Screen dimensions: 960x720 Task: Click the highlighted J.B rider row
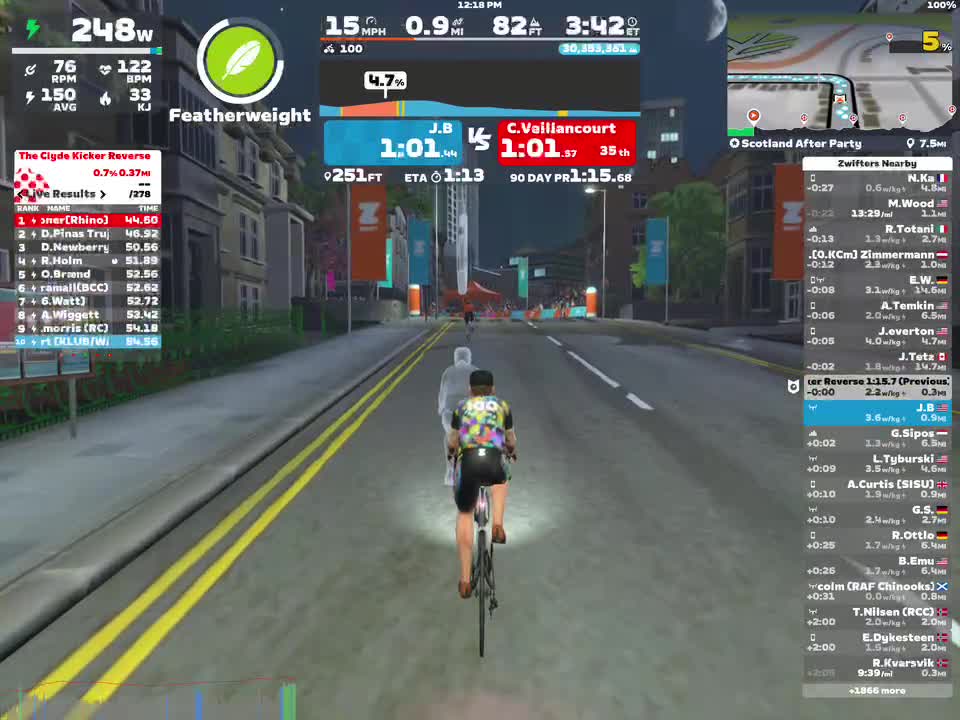(877, 413)
